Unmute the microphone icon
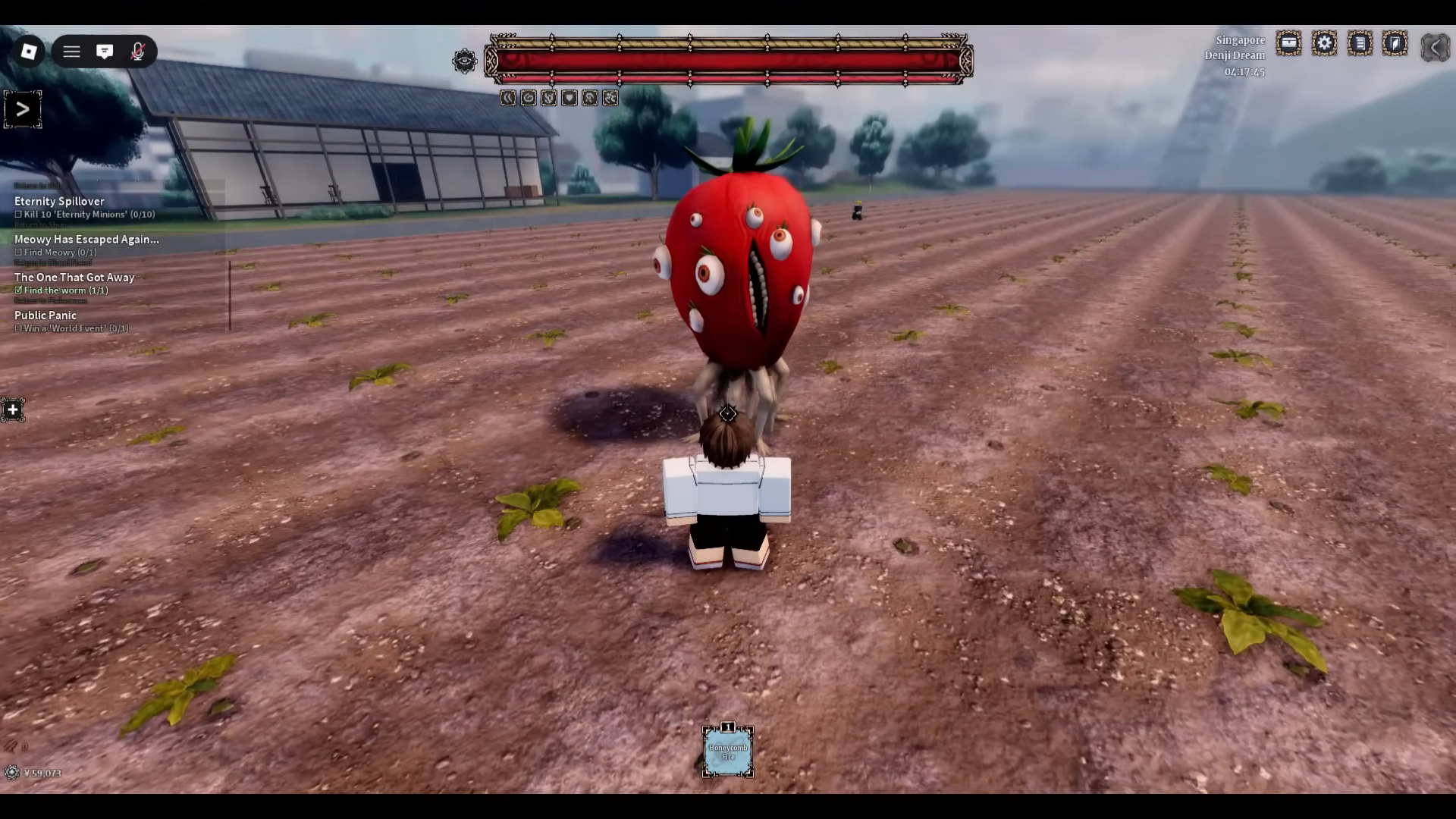 (x=138, y=51)
